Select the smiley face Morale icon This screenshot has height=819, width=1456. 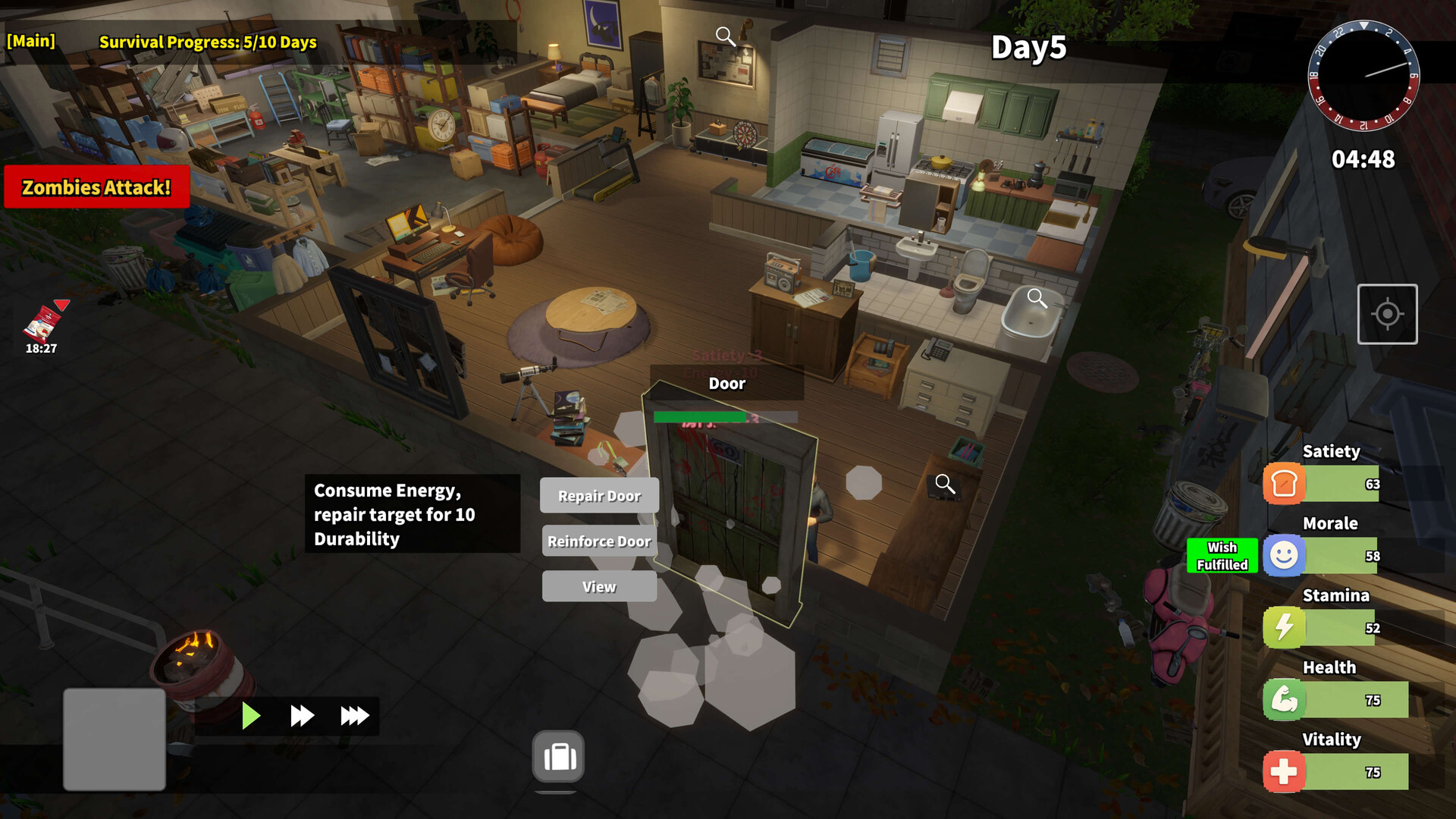pos(1283,556)
